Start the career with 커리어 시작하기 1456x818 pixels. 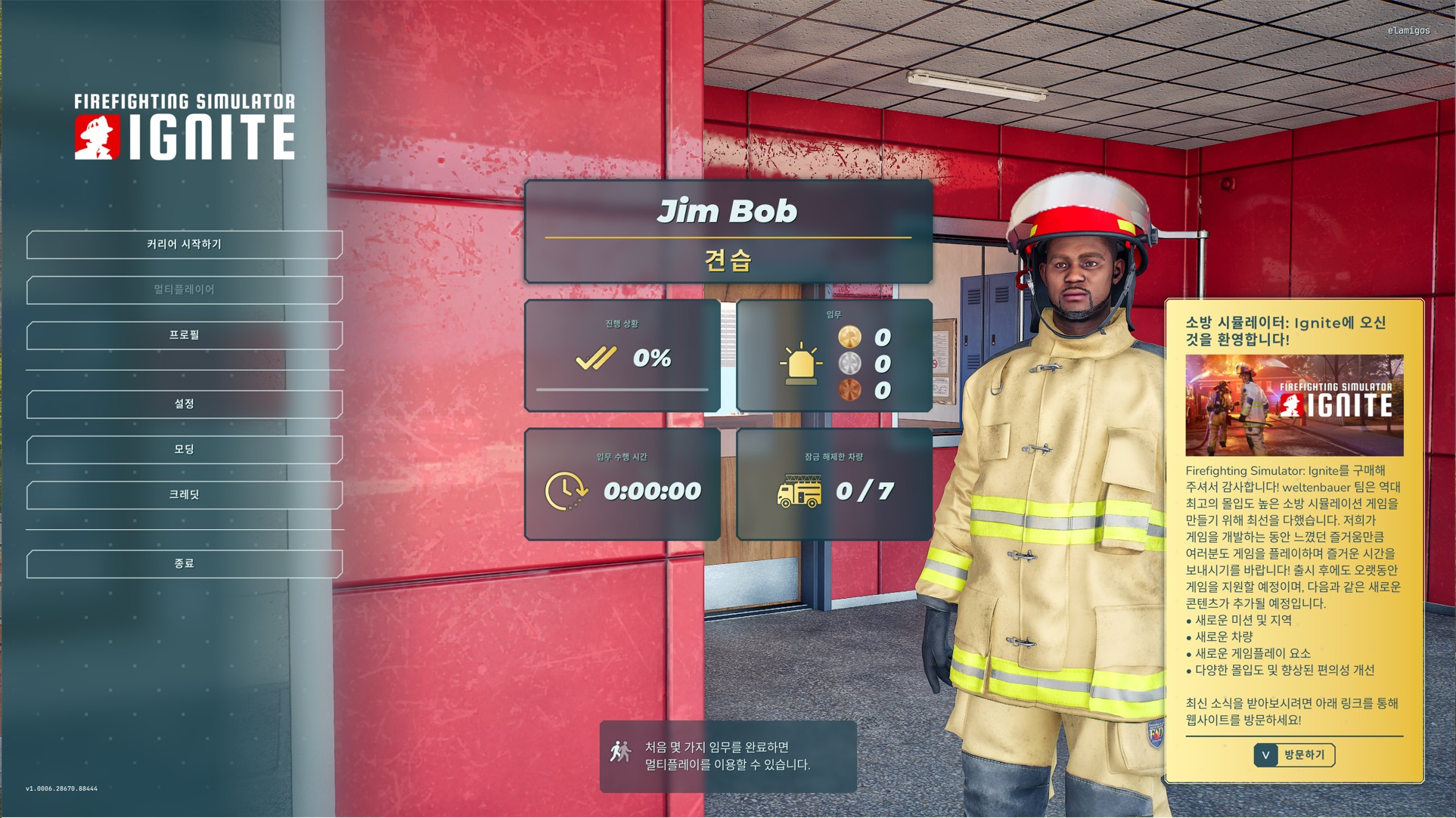click(185, 245)
